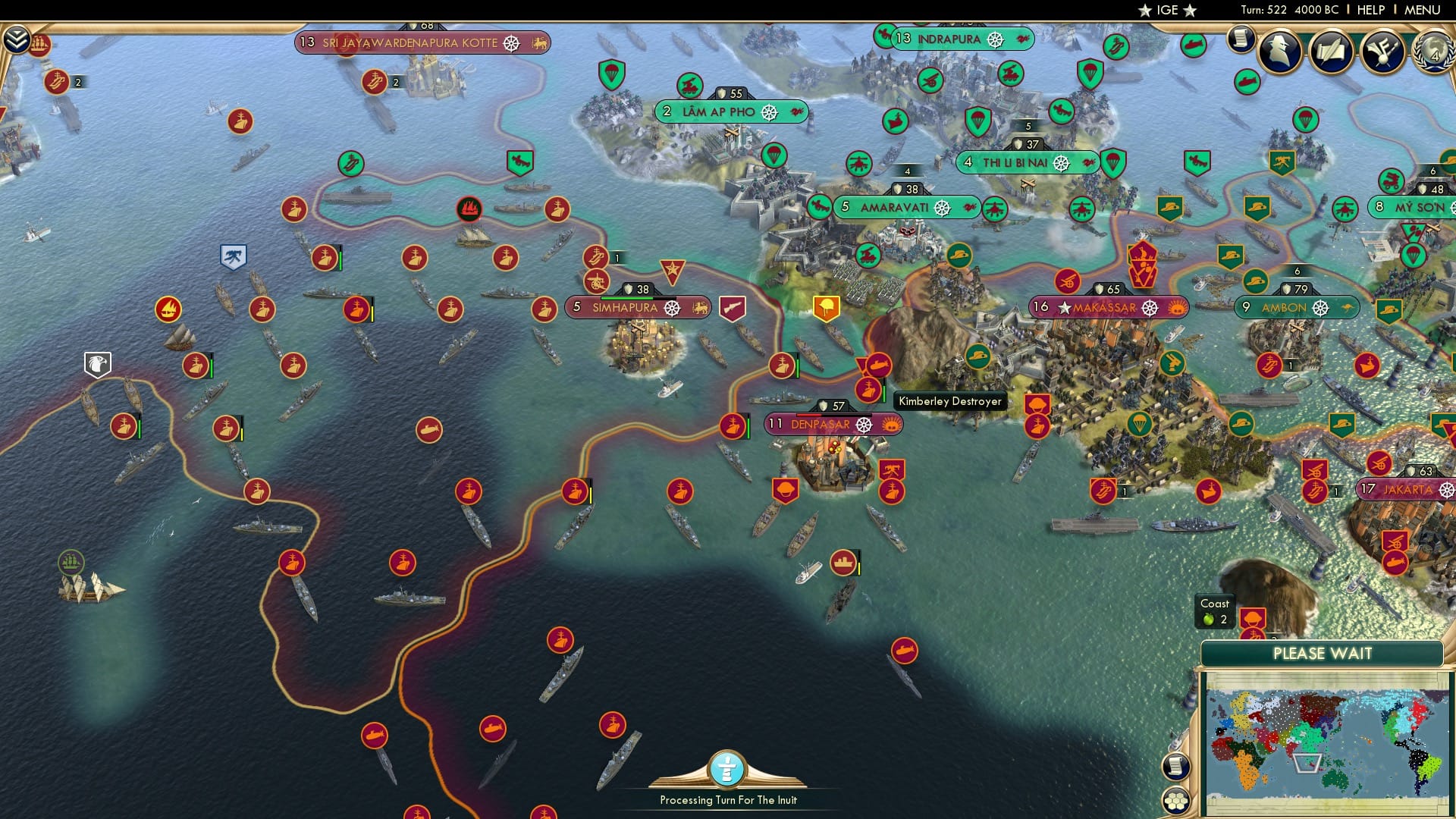Viewport: 1456px width, 819px height.
Task: Toggle strategic view with the hex grid icon
Action: click(1176, 802)
